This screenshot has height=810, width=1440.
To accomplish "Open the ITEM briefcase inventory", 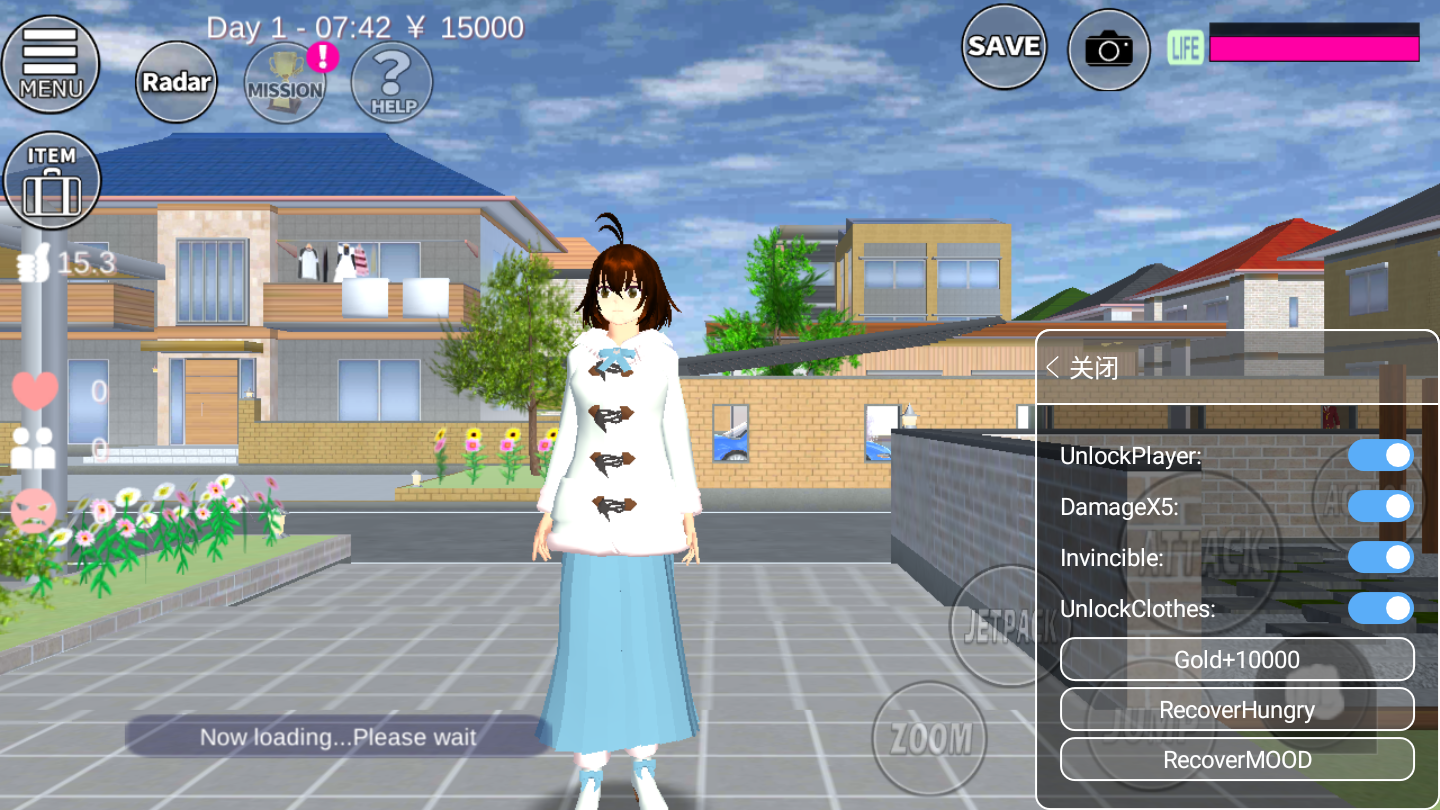I will point(51,180).
